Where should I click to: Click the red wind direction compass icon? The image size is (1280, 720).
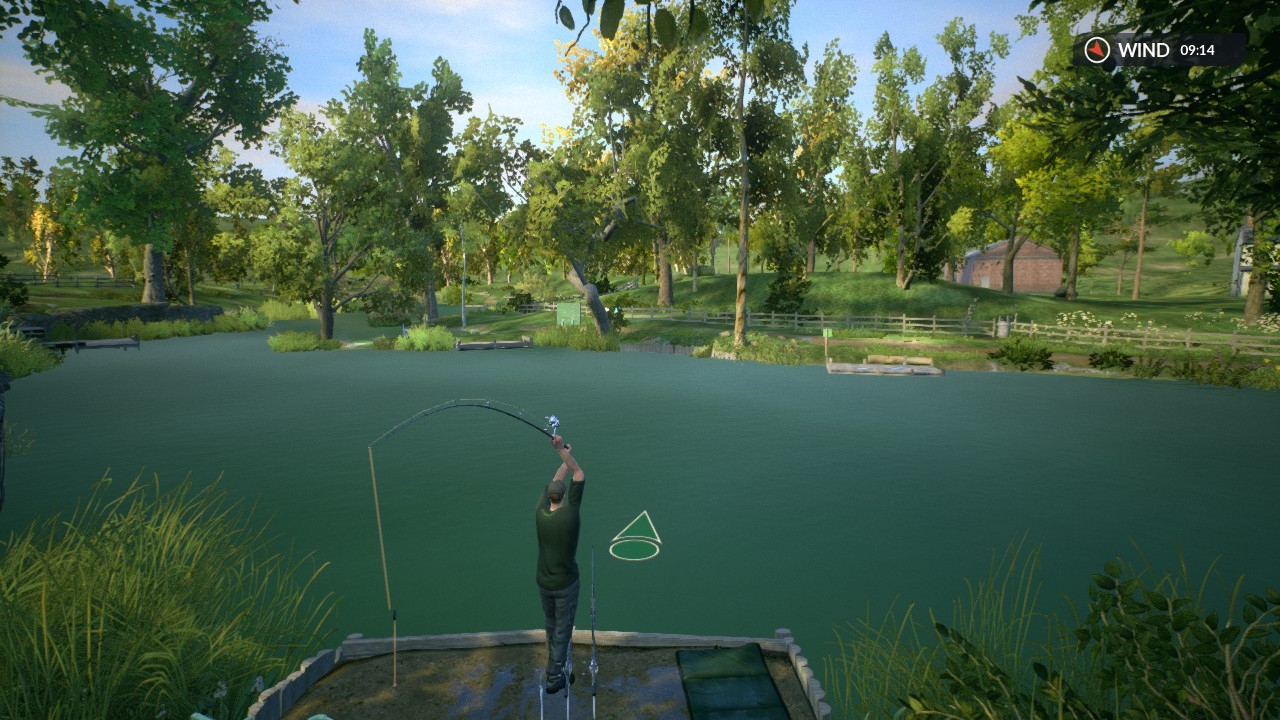(x=1097, y=49)
